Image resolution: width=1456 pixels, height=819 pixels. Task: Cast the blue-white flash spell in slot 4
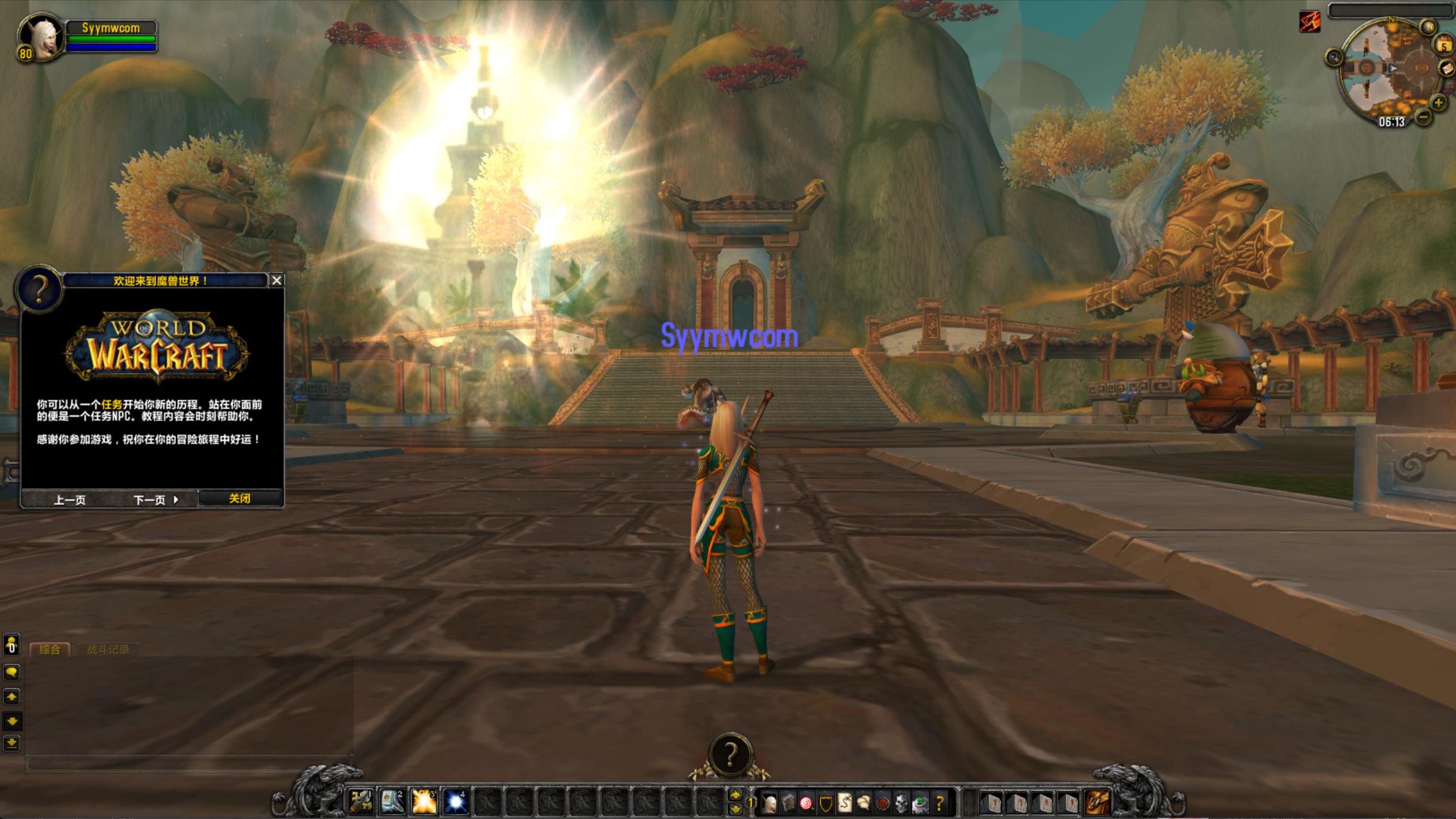tap(456, 802)
